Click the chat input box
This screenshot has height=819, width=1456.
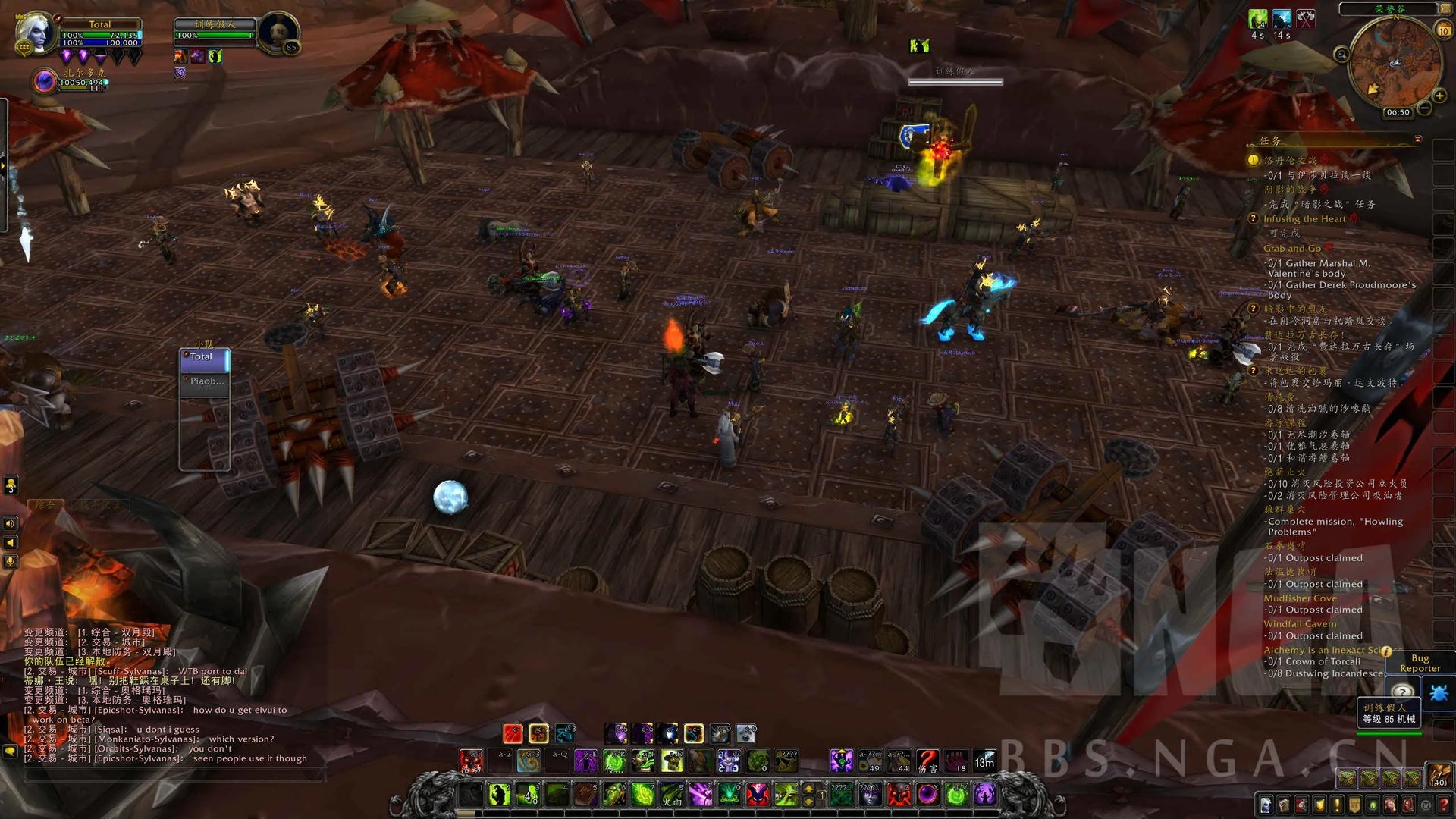coord(174,775)
